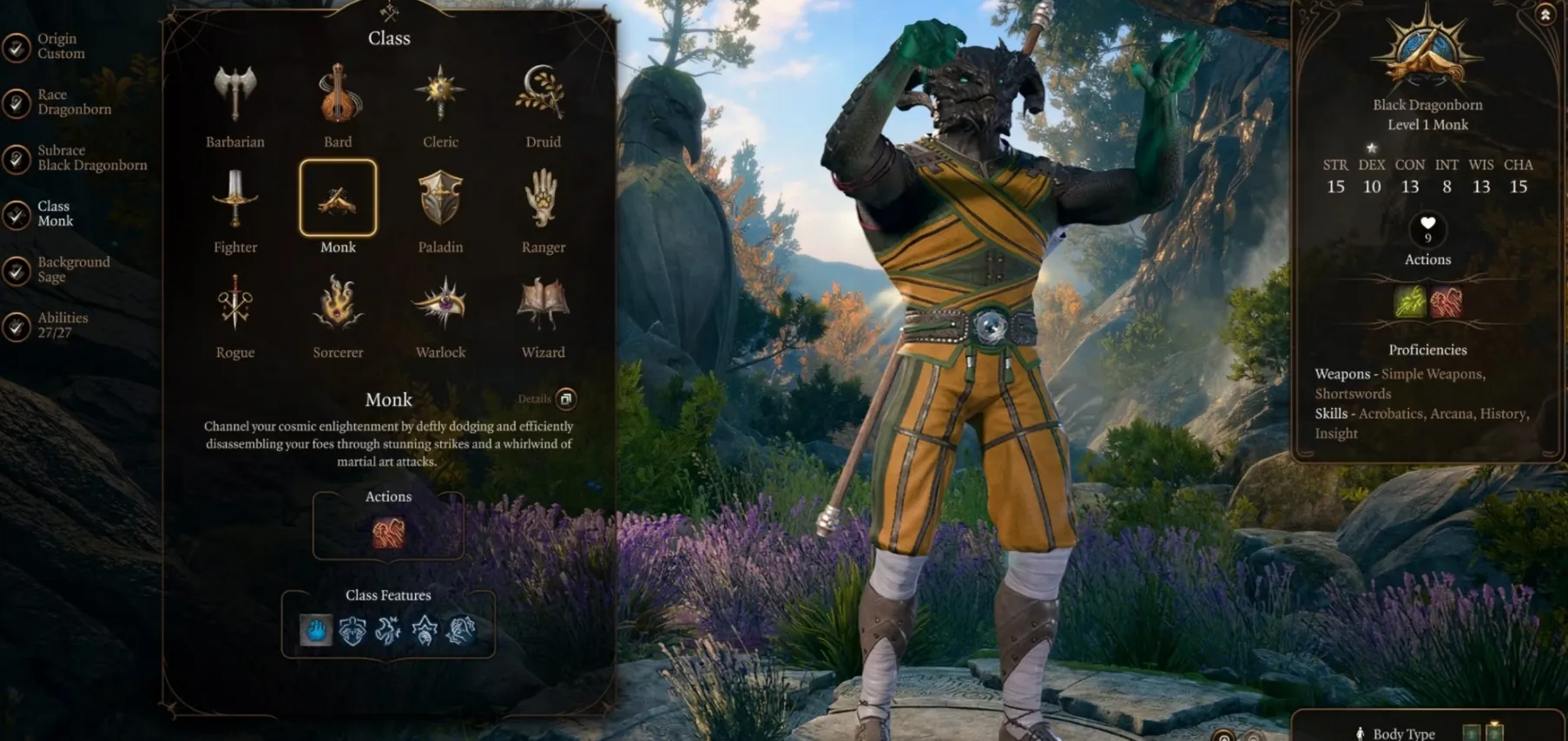Click the highlighted Monk class
The height and width of the screenshot is (741, 1568).
point(338,199)
